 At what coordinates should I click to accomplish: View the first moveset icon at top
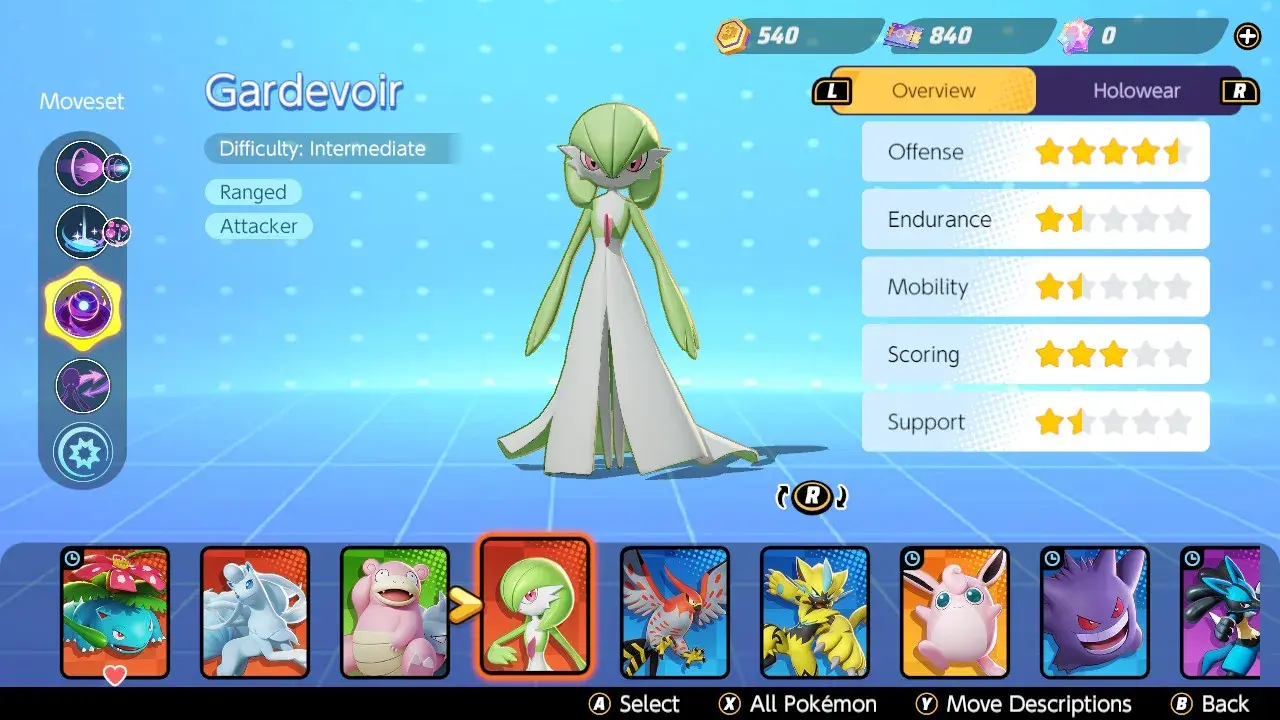pyautogui.click(x=82, y=167)
